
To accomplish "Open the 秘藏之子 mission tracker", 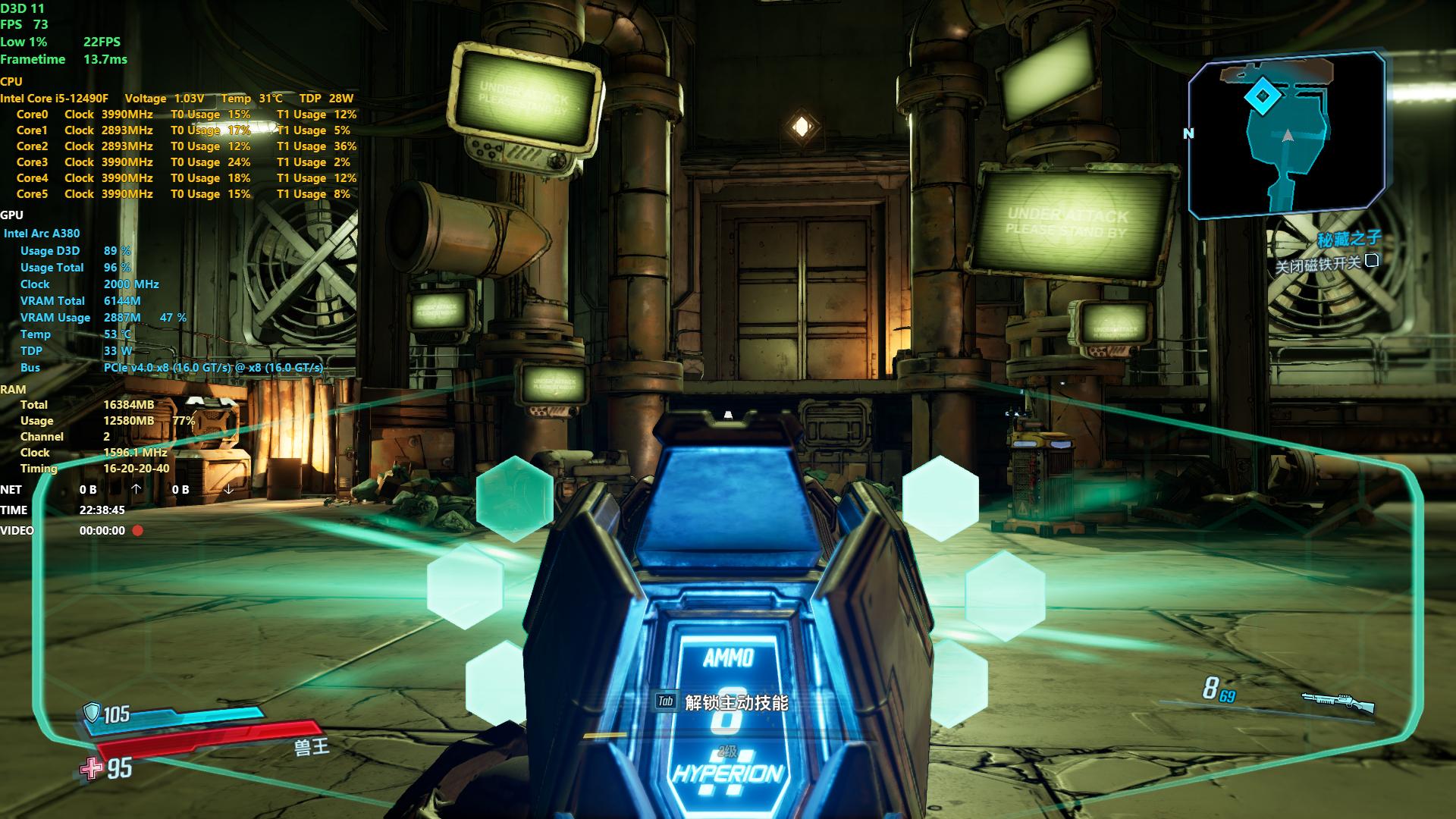I will (x=1348, y=240).
